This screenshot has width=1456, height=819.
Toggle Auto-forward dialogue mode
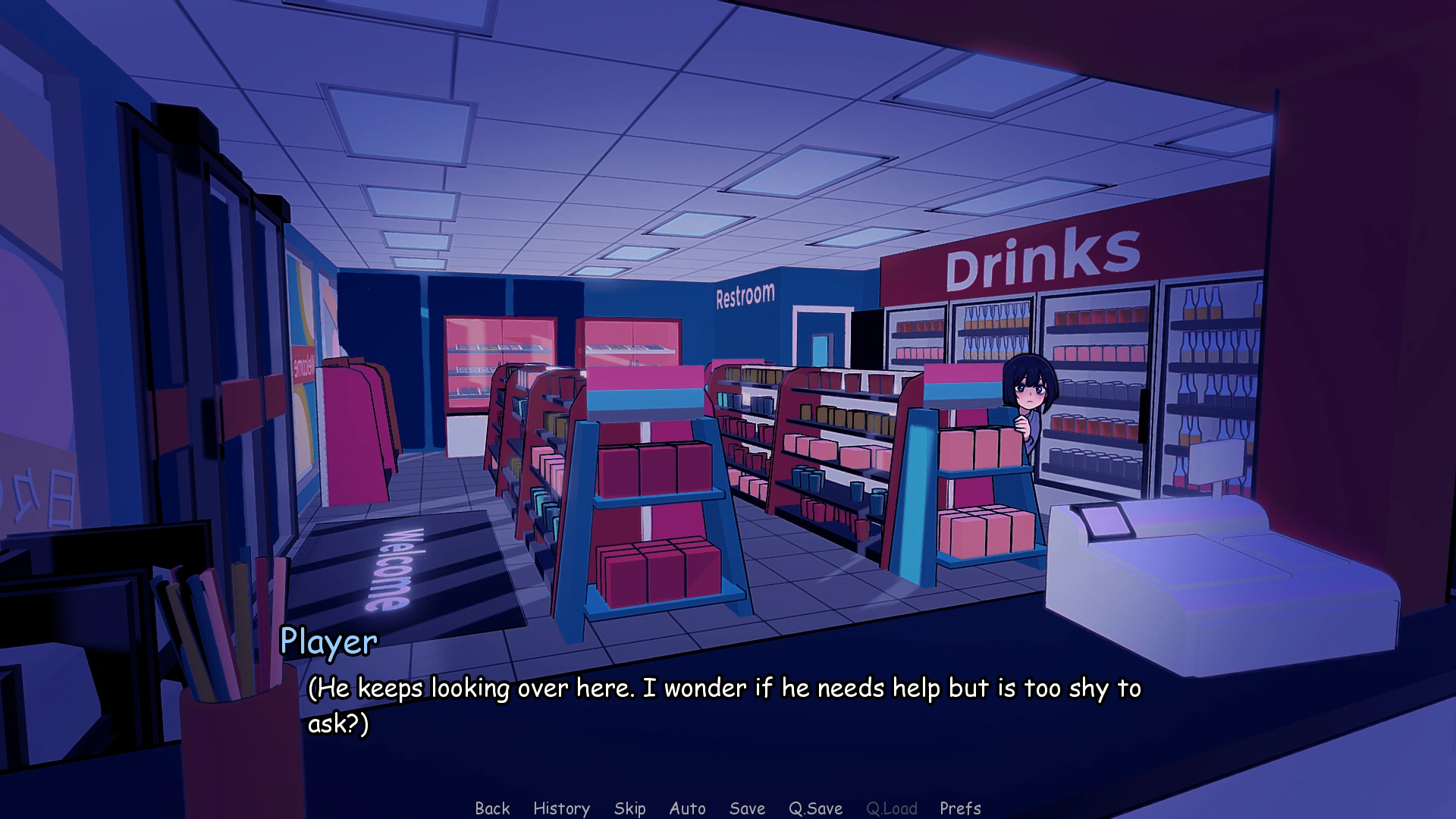687,808
